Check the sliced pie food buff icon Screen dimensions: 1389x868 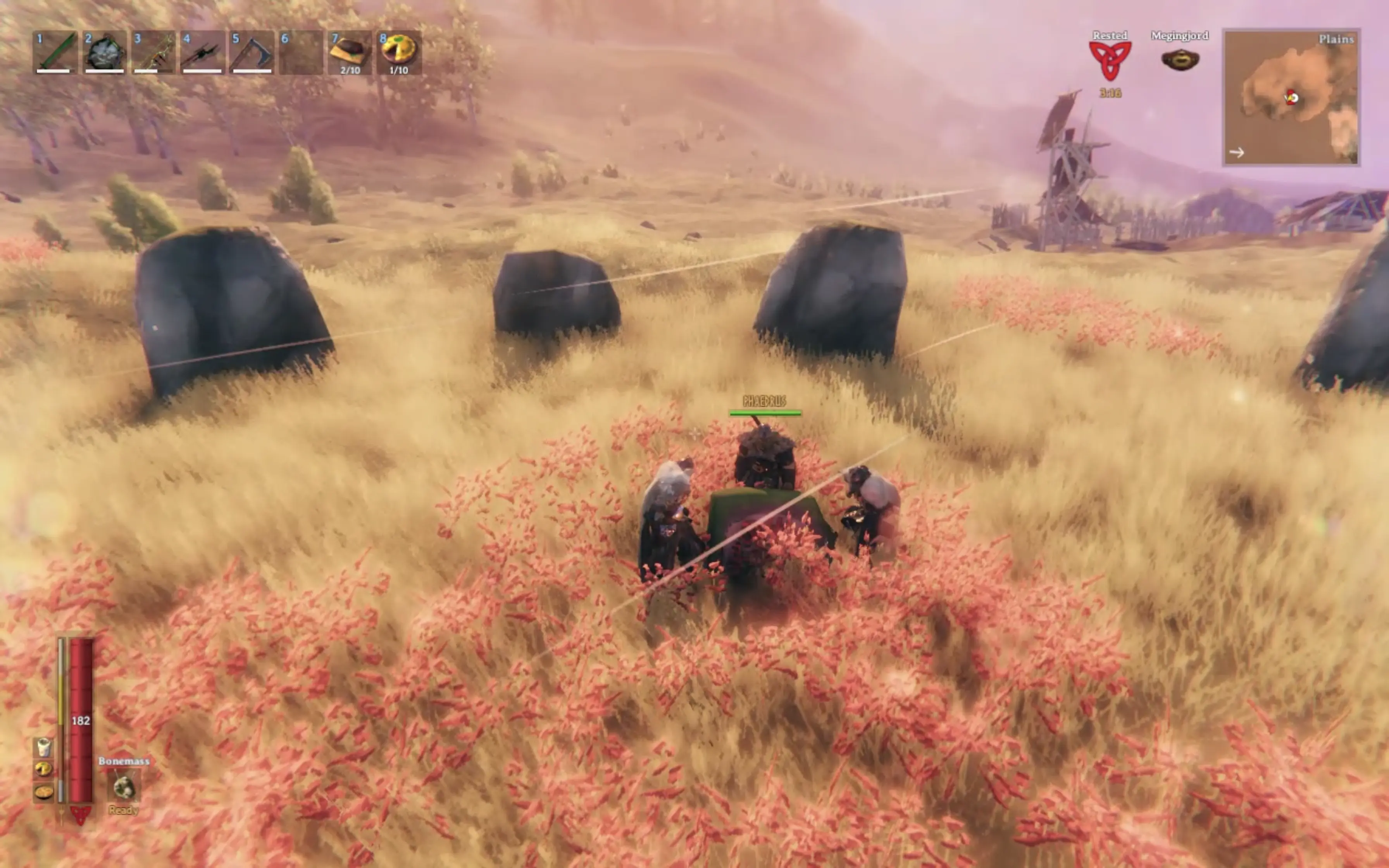tap(44, 769)
